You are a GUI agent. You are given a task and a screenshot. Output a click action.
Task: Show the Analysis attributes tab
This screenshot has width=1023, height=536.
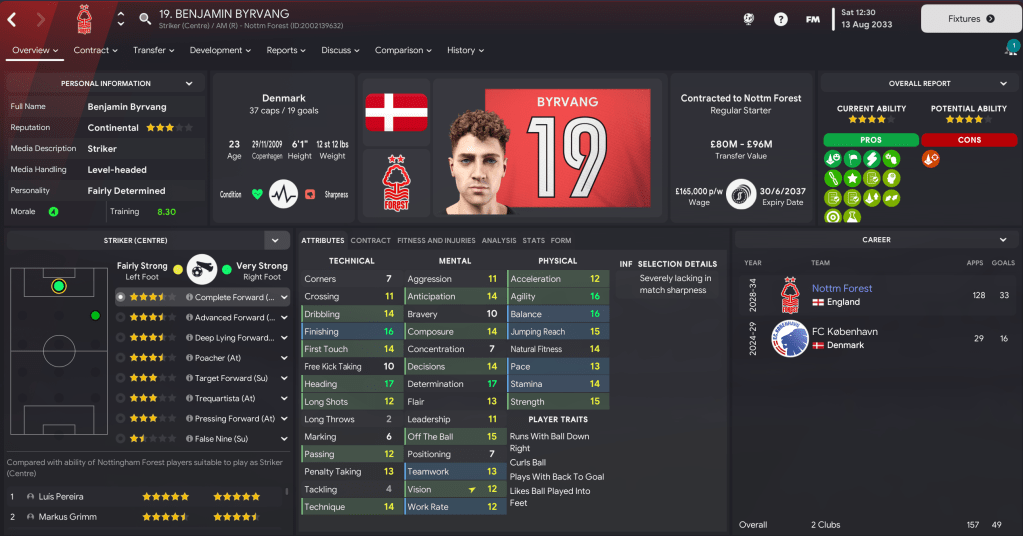(x=499, y=240)
